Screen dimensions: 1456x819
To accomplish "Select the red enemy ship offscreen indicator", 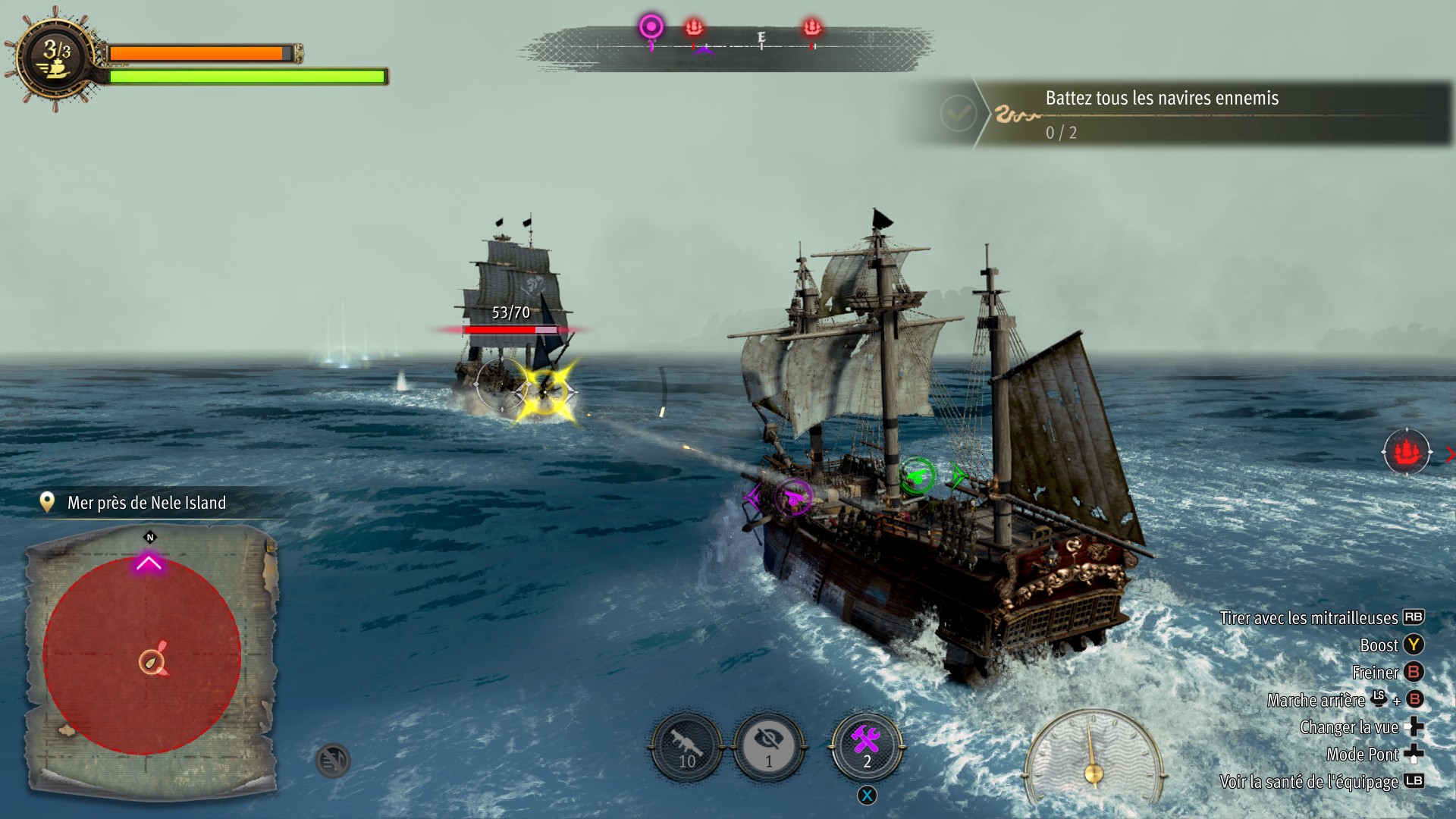I will [x=1407, y=453].
